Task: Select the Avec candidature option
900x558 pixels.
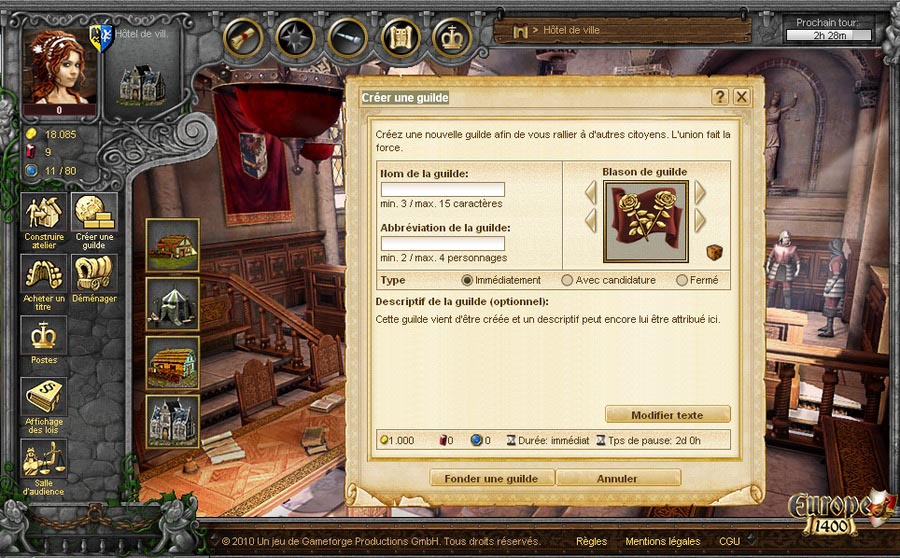Action: pos(567,280)
